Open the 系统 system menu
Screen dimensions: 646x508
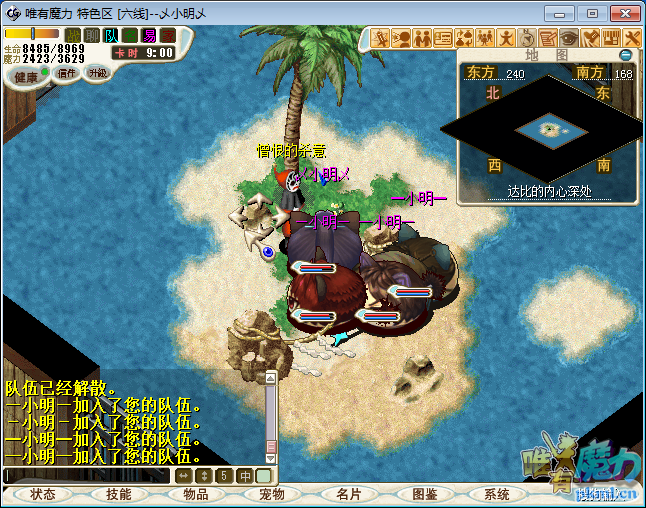(x=497, y=494)
